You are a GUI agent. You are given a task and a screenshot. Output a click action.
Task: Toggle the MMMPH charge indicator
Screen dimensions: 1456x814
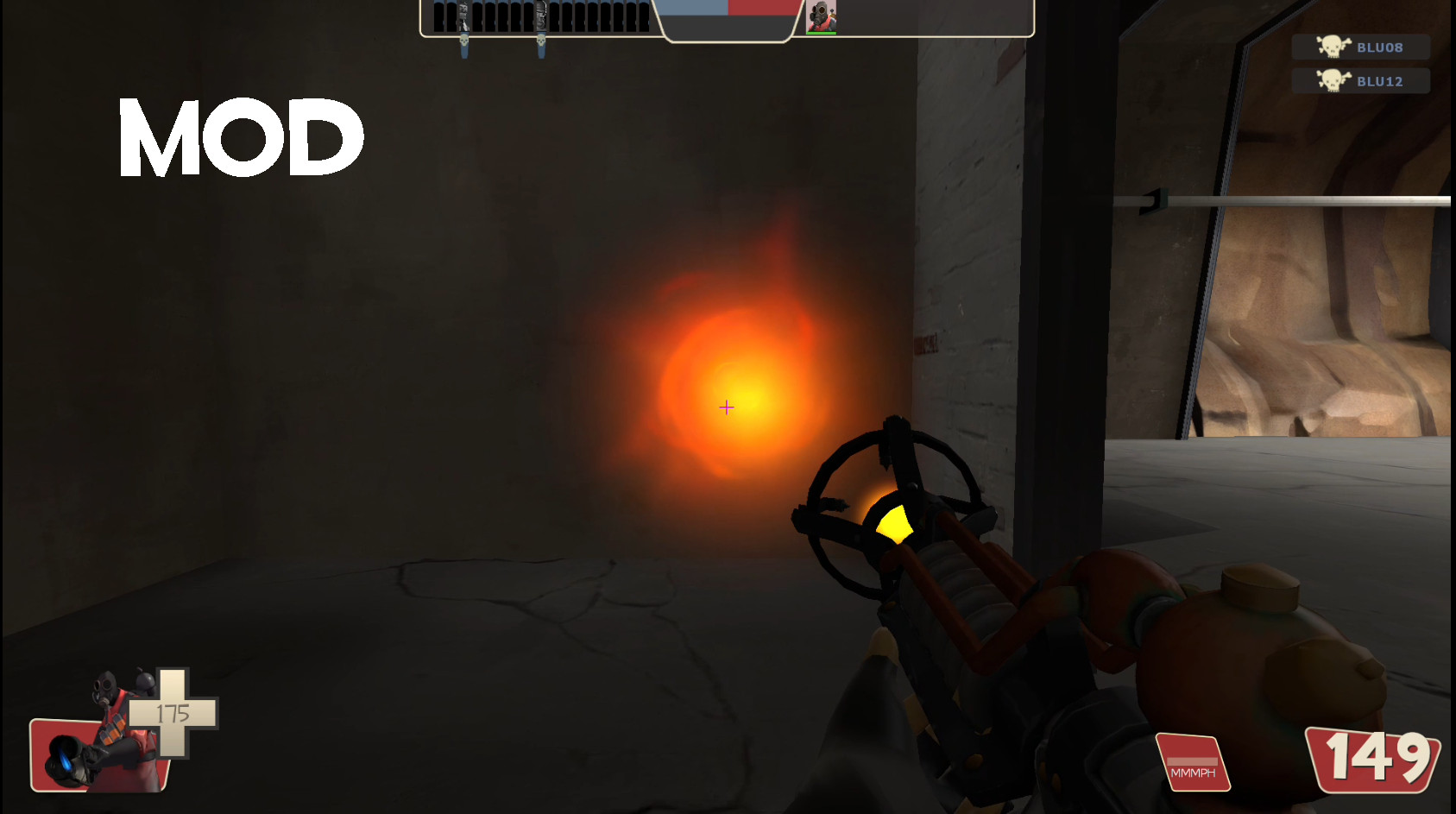point(1194,764)
